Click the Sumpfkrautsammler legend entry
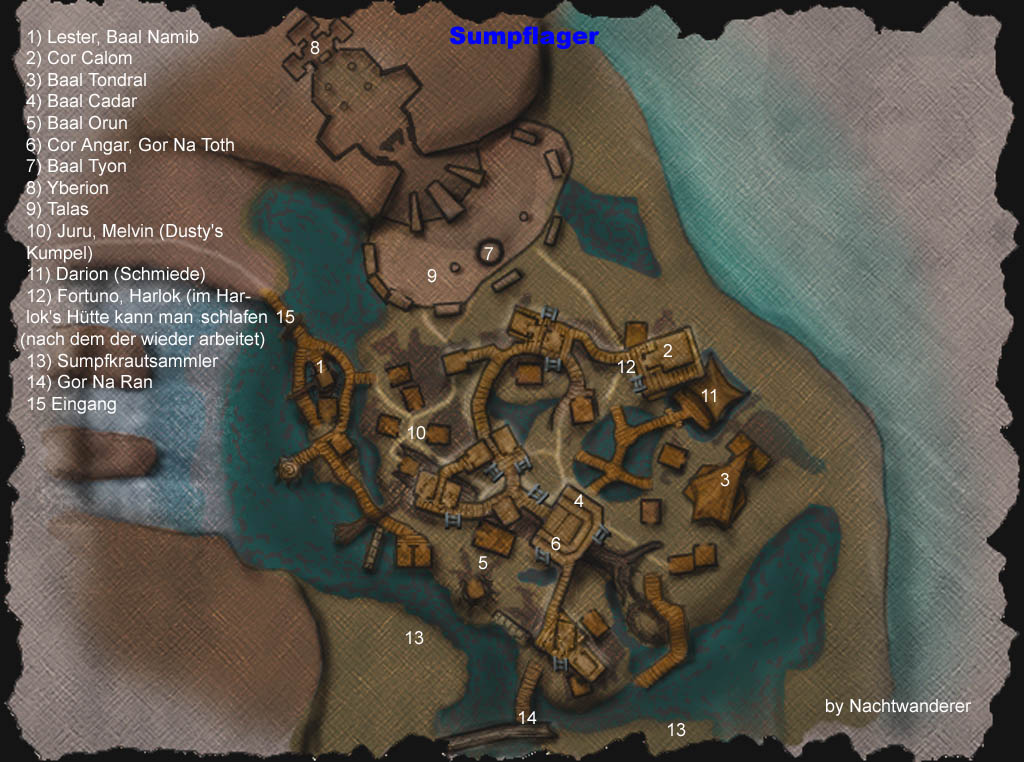Image resolution: width=1024 pixels, height=762 pixels. (122, 361)
